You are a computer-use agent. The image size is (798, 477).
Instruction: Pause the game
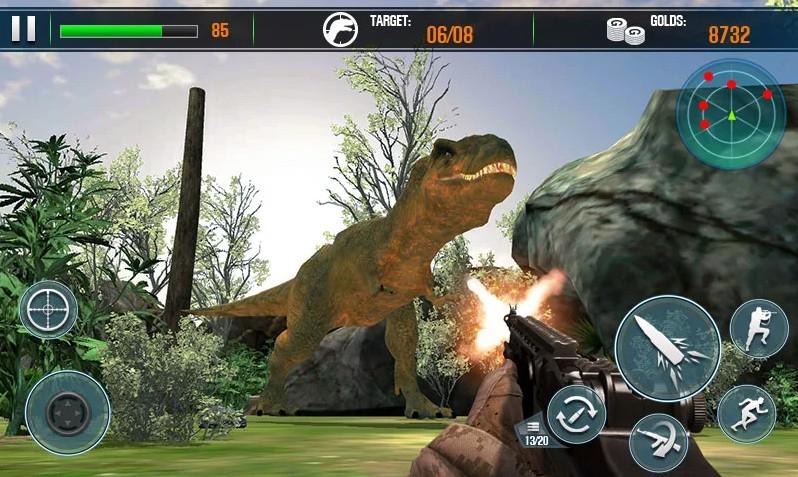[x=23, y=30]
